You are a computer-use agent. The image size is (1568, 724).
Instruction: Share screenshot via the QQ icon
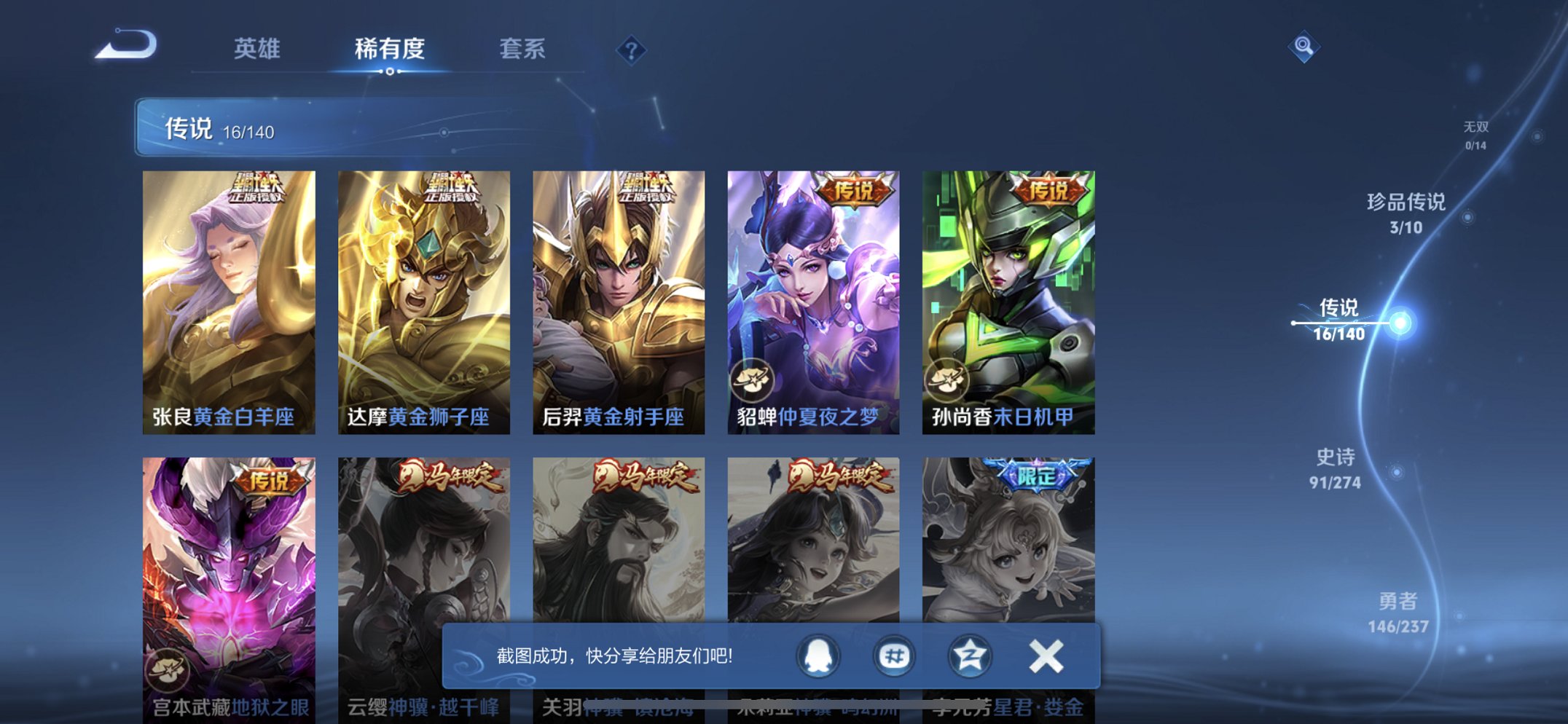(x=819, y=655)
